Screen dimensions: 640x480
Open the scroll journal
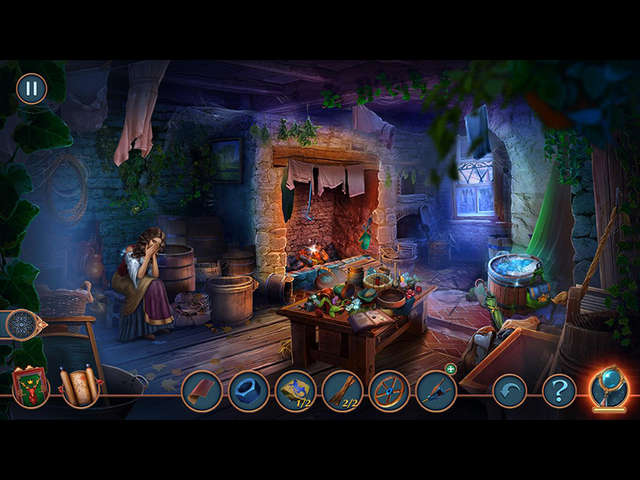79,386
